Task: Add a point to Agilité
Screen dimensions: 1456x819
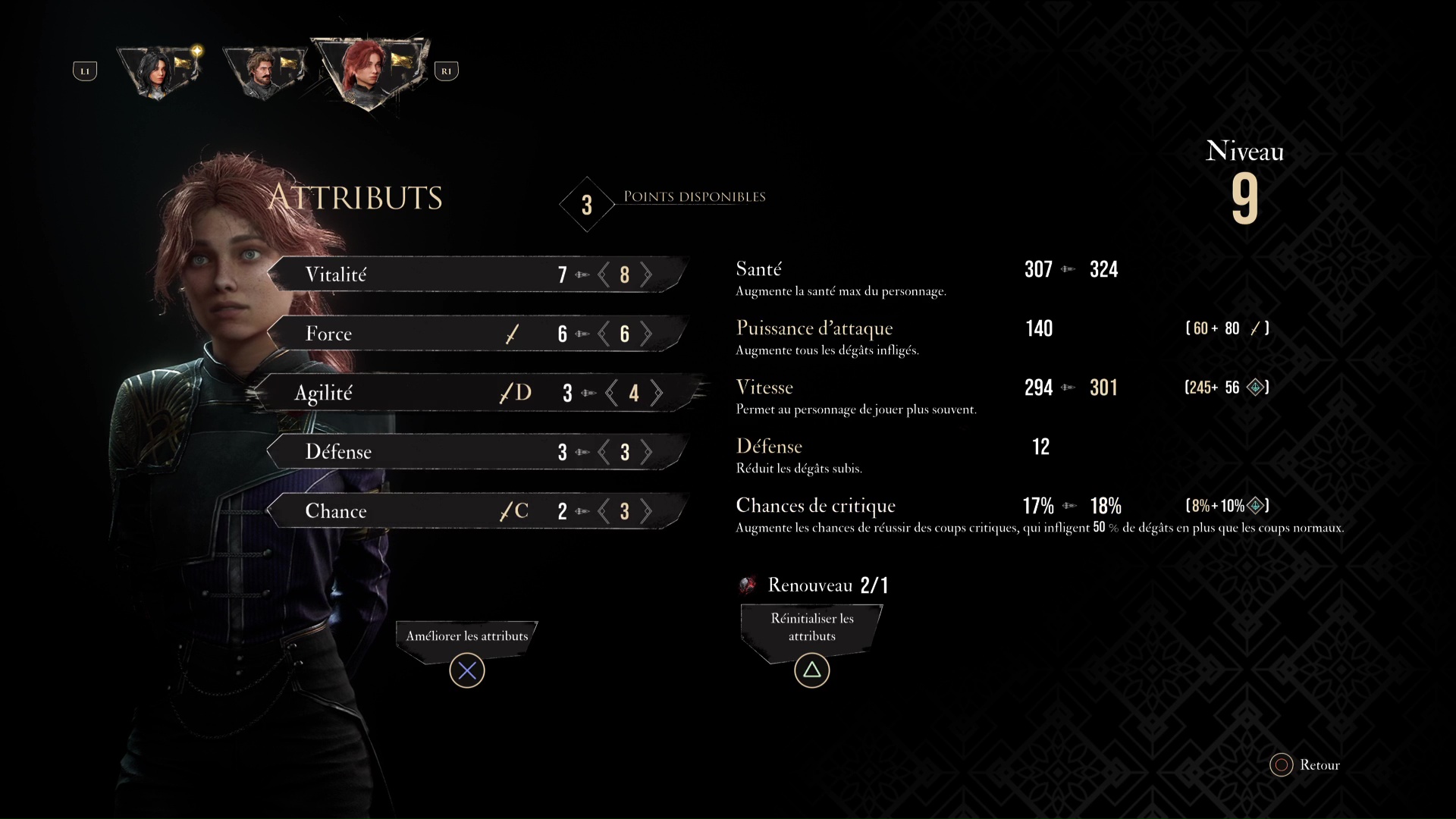Action: (657, 393)
